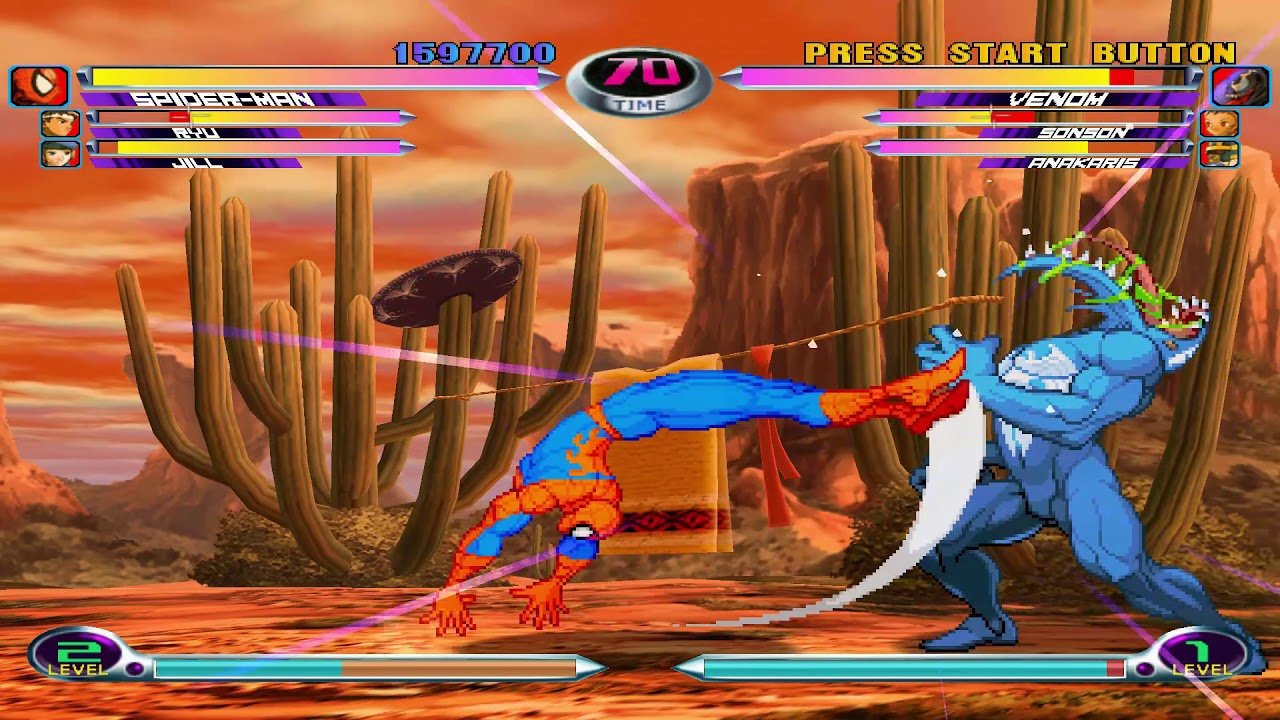Viewport: 1280px width, 720px height.
Task: Select Jill's assist portrait
Action: pos(60,154)
